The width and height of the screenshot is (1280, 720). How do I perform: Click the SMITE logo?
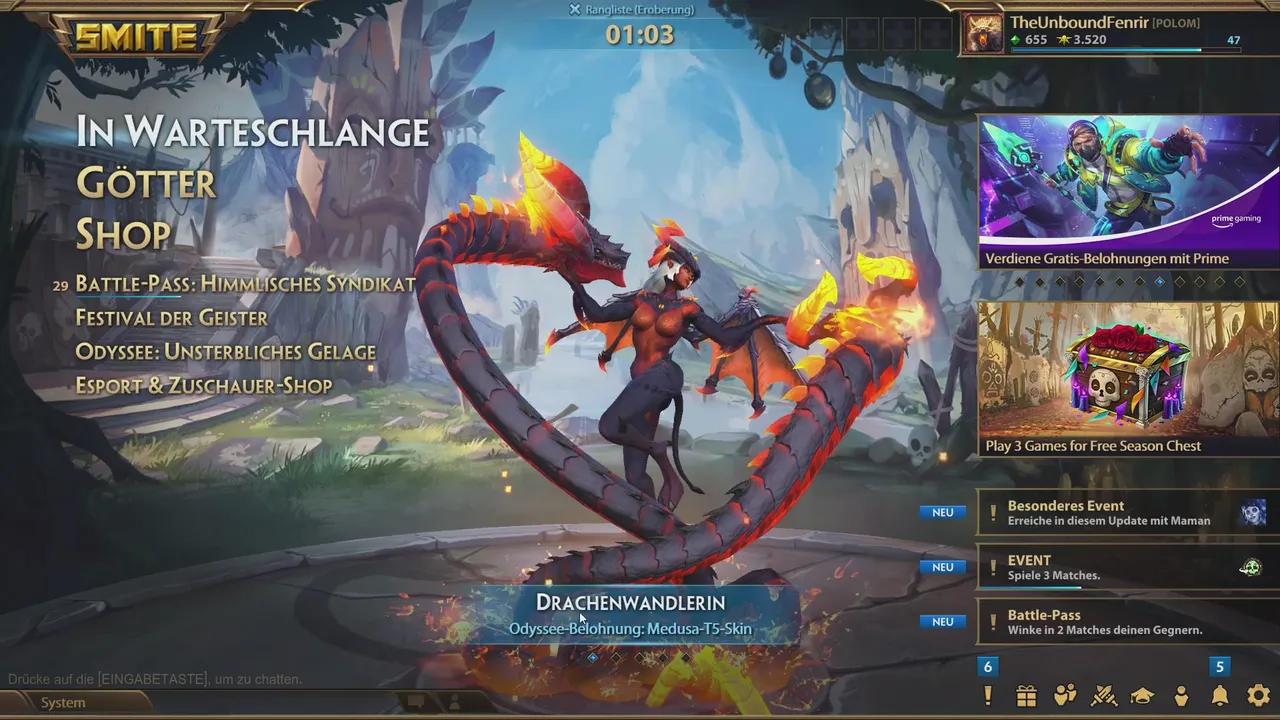(137, 38)
